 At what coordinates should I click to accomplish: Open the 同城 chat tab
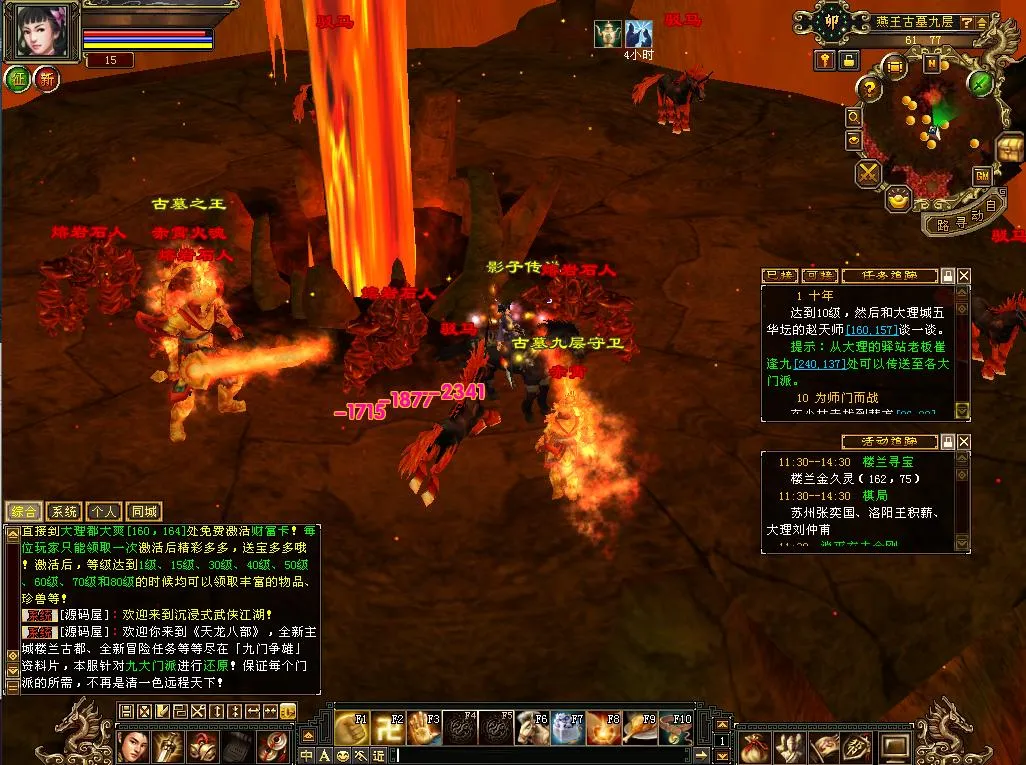point(144,511)
